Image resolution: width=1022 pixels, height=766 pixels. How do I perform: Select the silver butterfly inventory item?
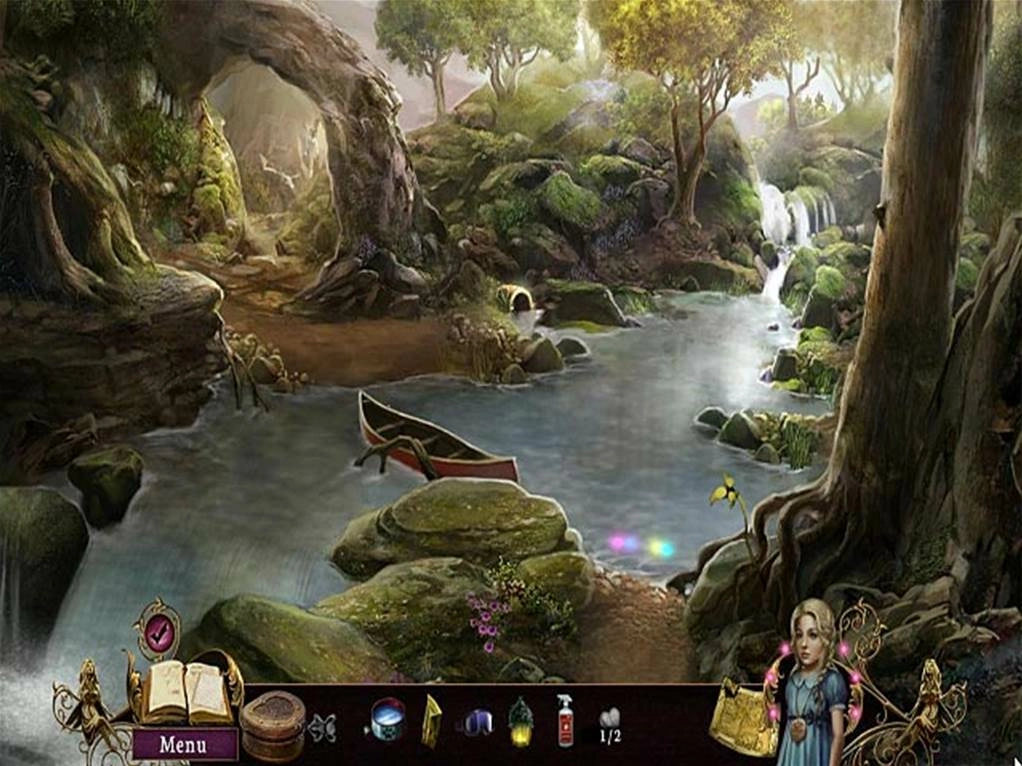[322, 726]
